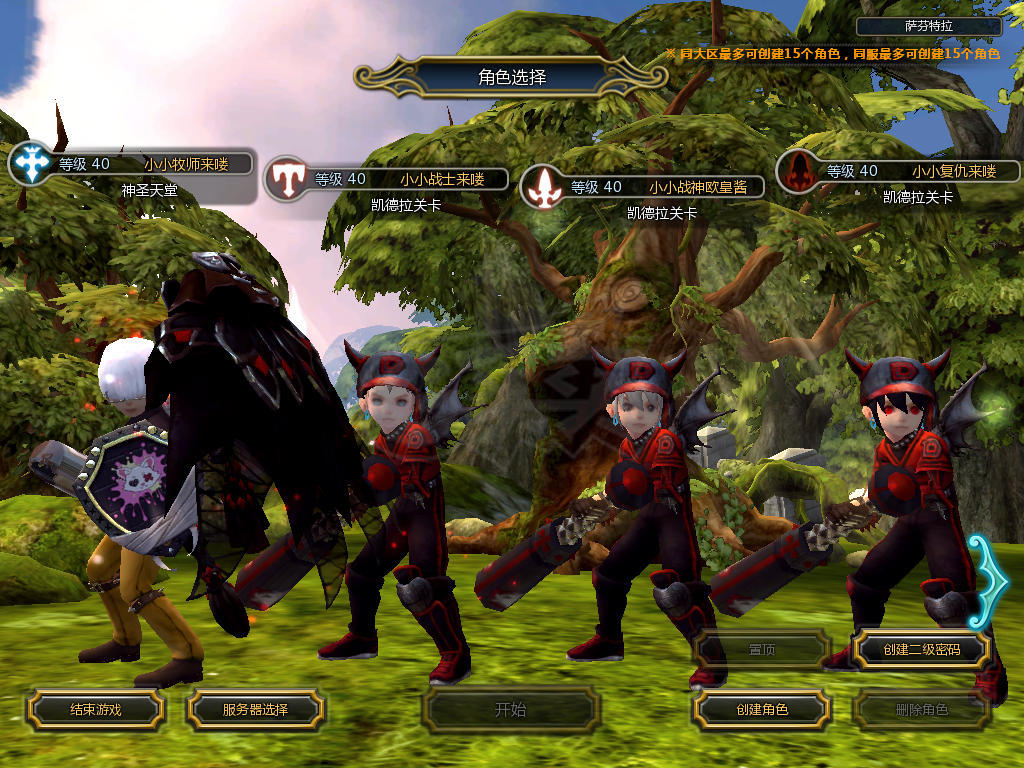Open 创建二级密码 secondary password setup
This screenshot has width=1024, height=768.
click(921, 649)
